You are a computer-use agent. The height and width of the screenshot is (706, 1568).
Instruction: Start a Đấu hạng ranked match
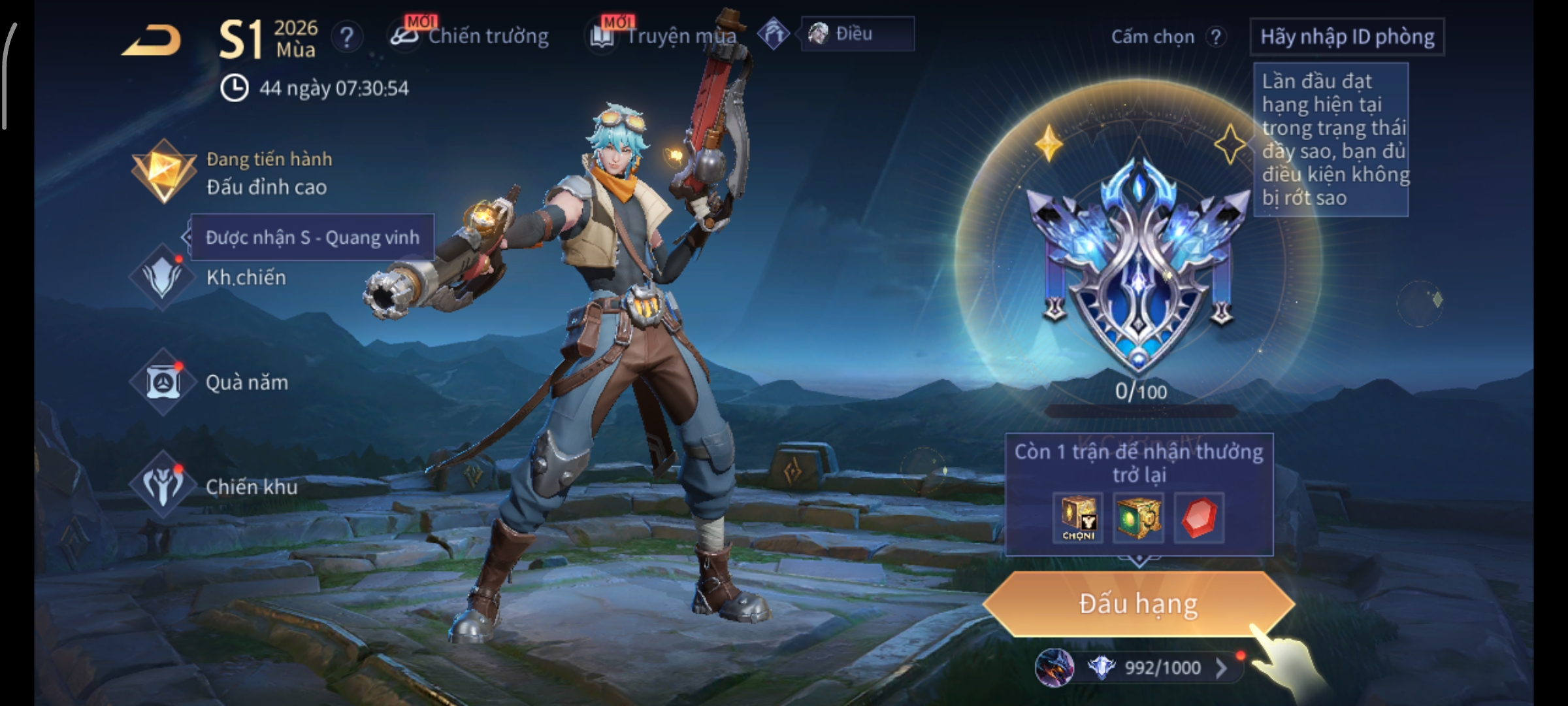(1138, 604)
